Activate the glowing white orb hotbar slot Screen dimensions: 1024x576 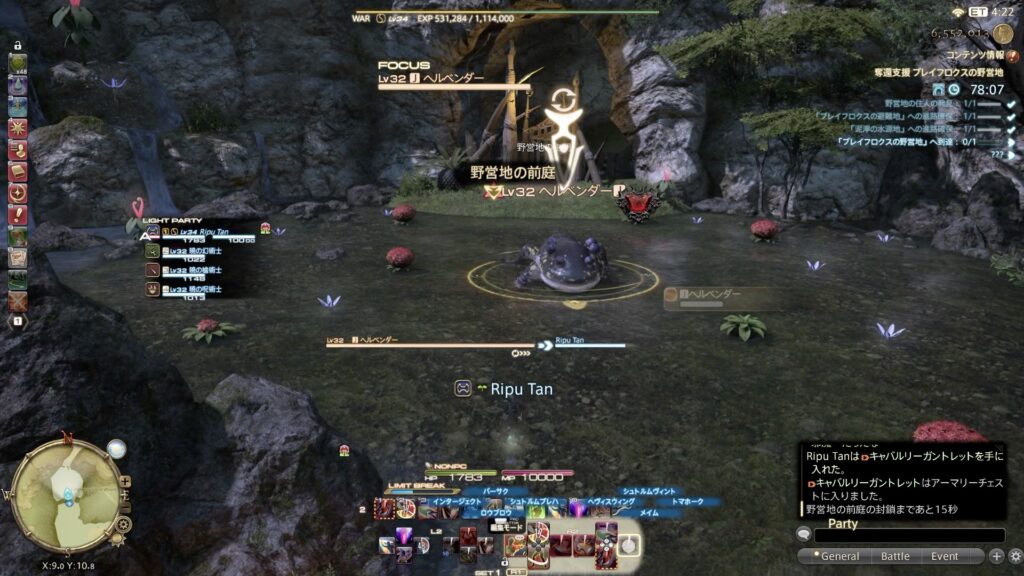point(627,545)
